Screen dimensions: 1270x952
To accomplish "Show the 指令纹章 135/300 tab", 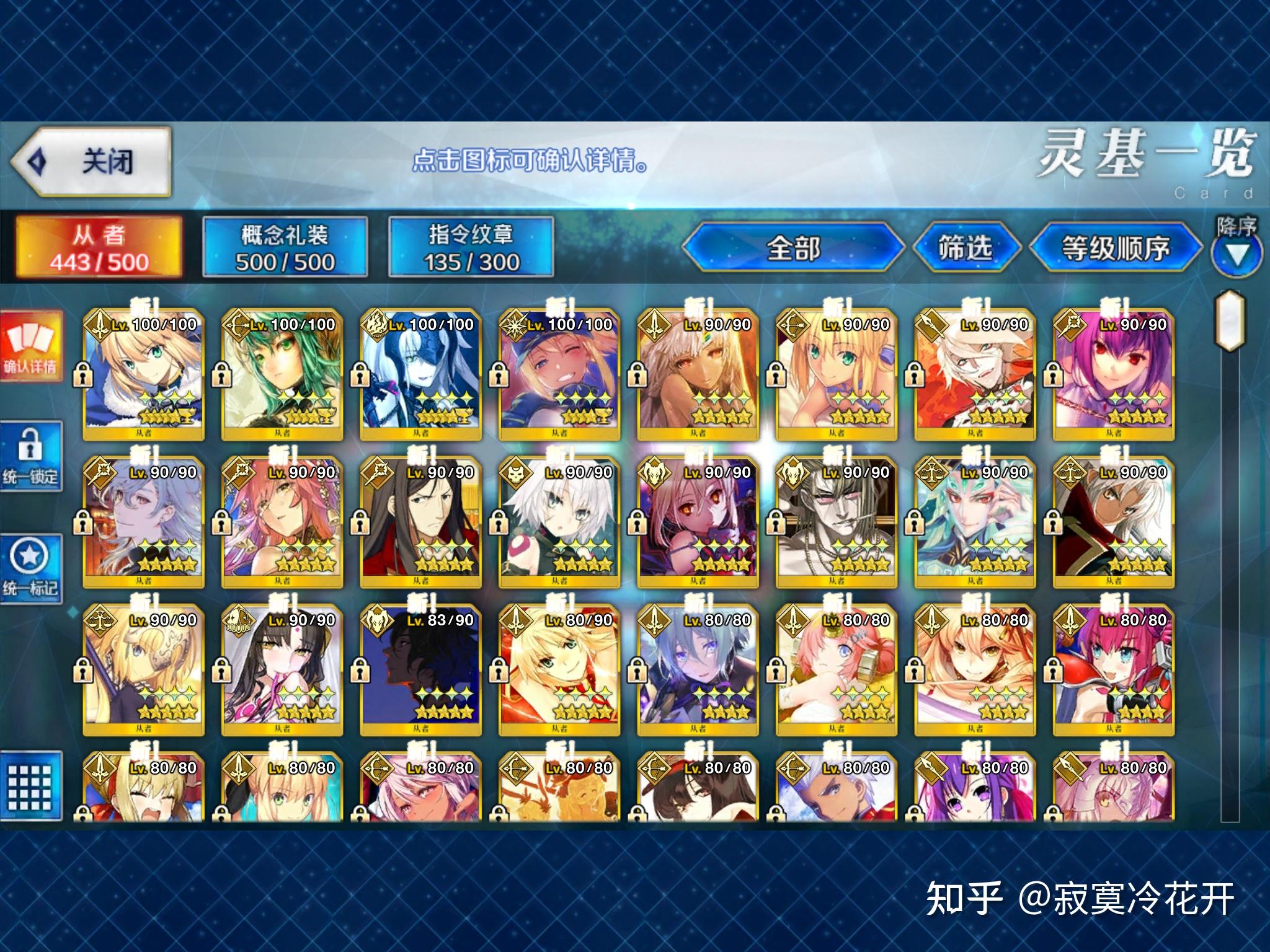I will coord(471,248).
